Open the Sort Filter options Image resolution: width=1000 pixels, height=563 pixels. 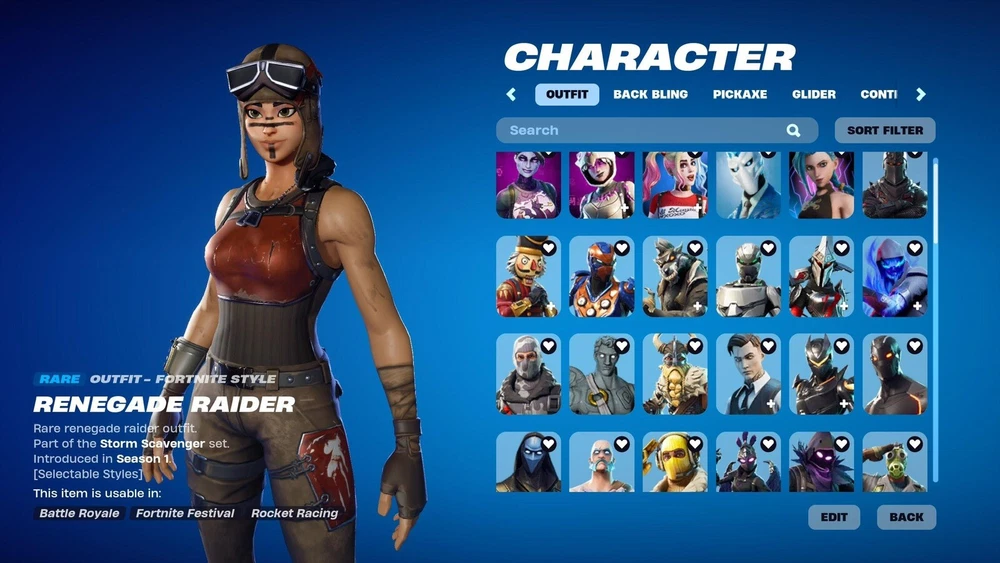coord(885,130)
